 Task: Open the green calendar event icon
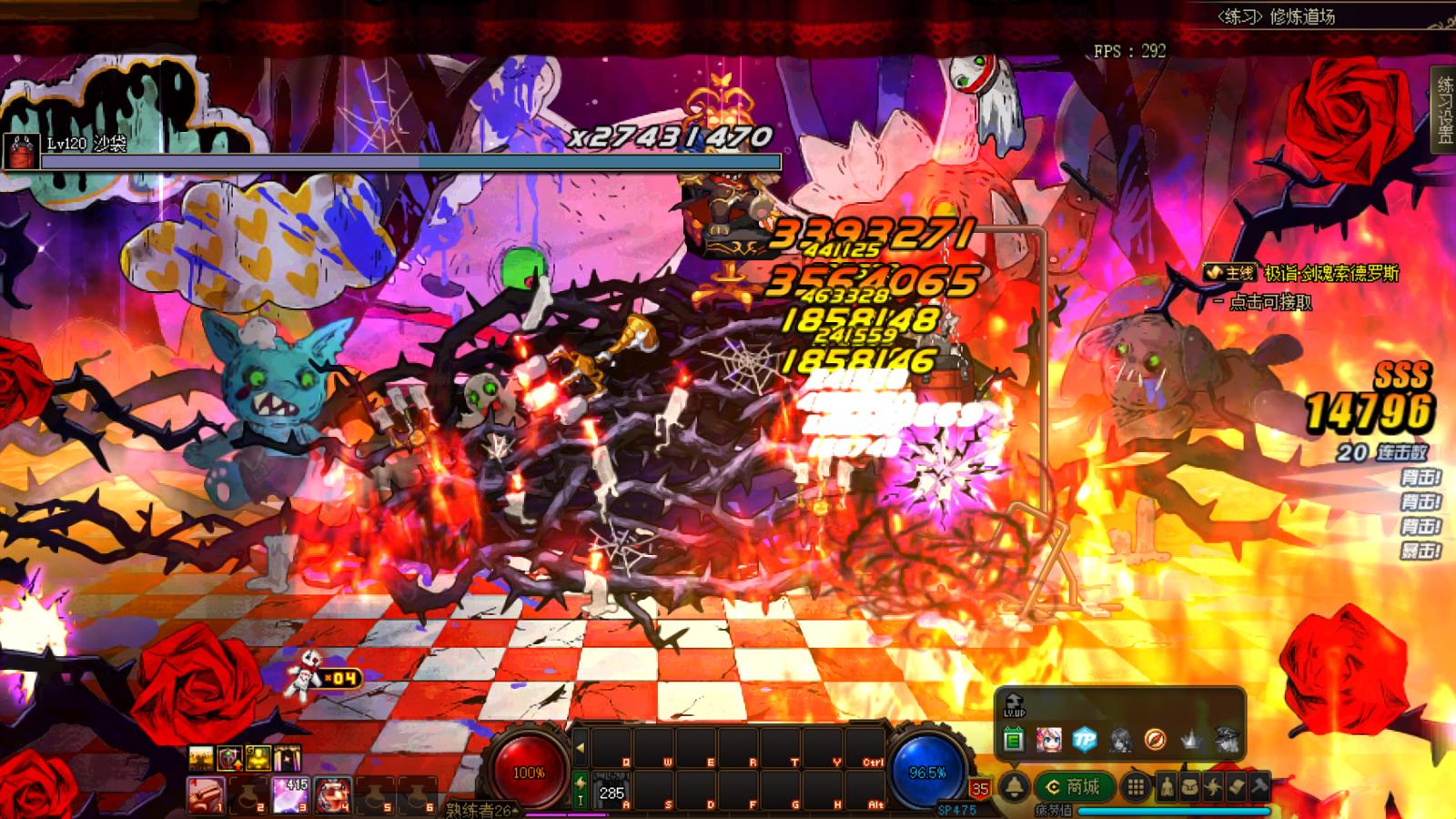1014,740
